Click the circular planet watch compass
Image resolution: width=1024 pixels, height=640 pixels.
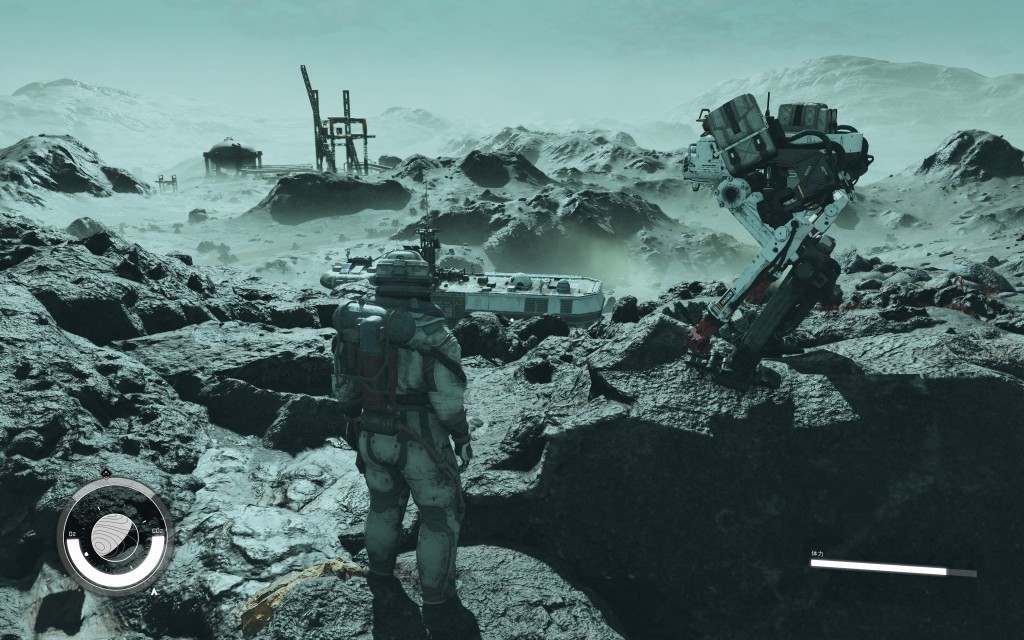pos(114,538)
